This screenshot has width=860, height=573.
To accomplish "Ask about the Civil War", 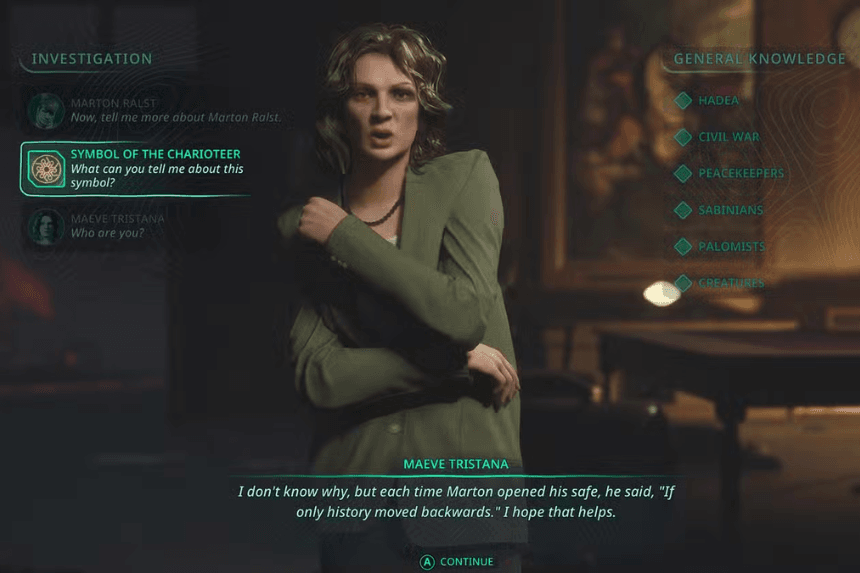I will coord(728,137).
